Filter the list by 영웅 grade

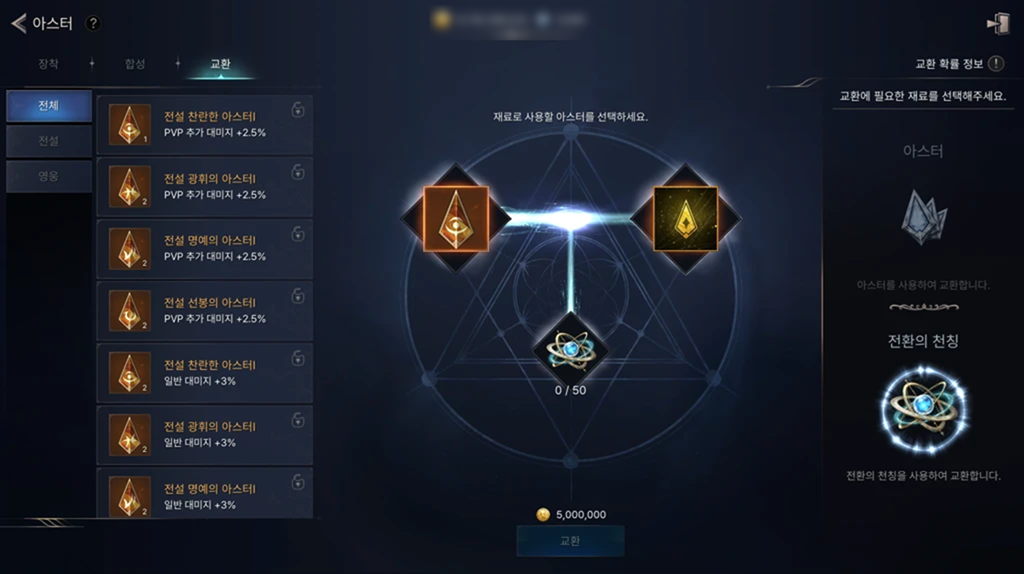[x=48, y=176]
